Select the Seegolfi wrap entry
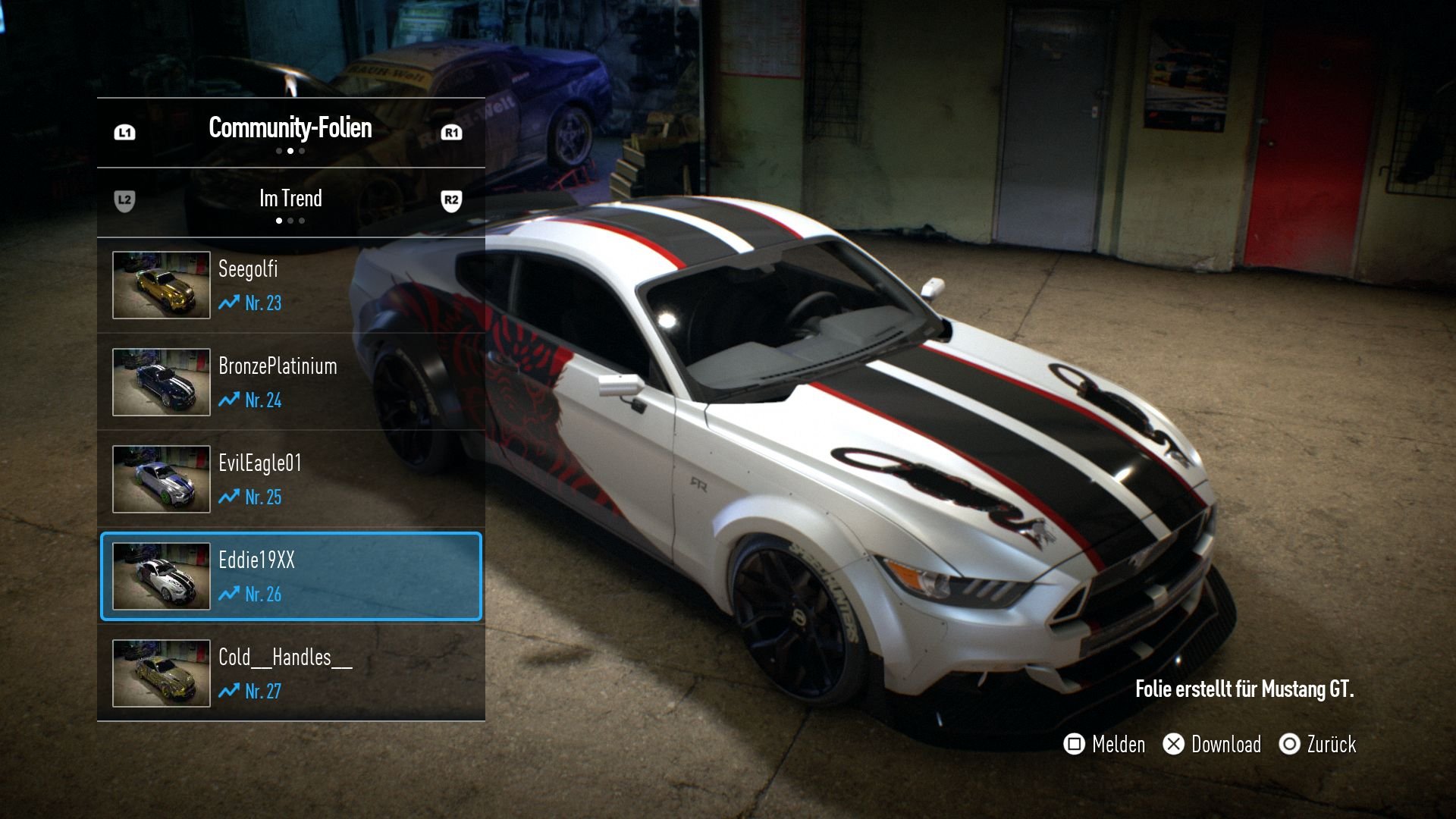Image resolution: width=1456 pixels, height=819 pixels. pyautogui.click(x=290, y=286)
